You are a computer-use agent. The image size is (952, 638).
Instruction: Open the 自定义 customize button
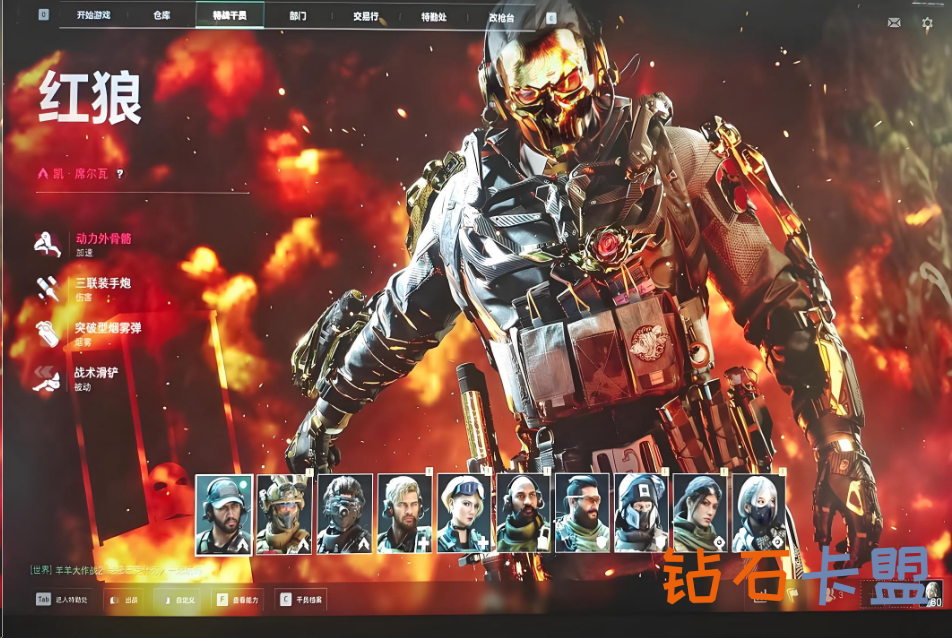pos(180,600)
